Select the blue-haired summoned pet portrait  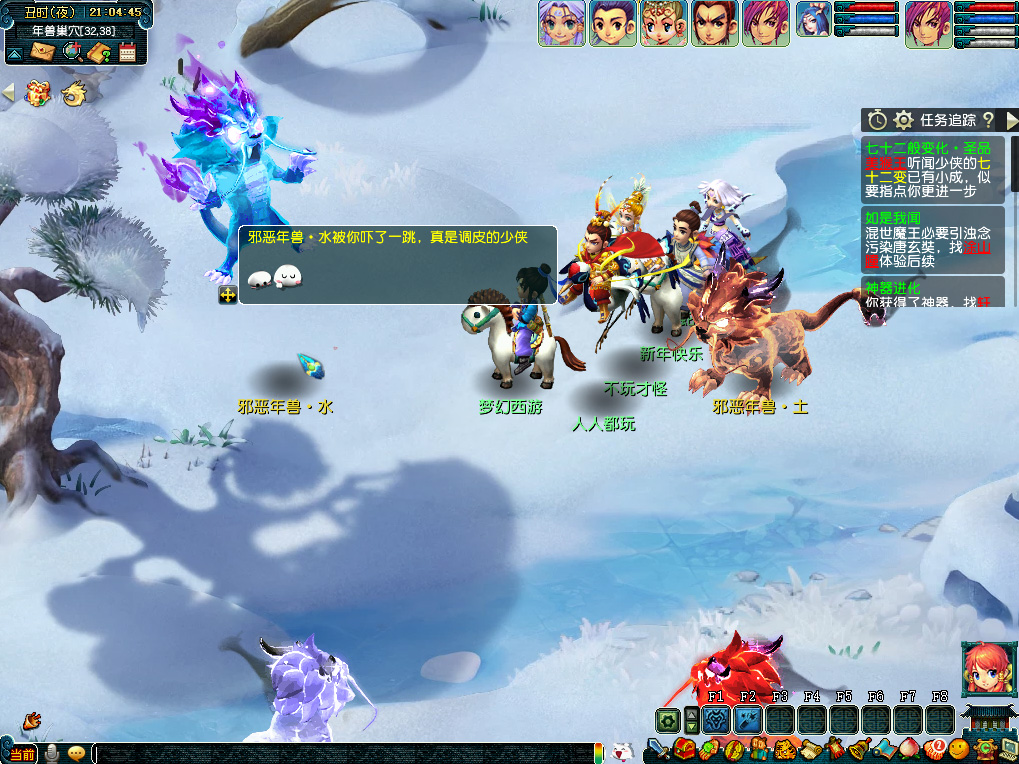pos(812,20)
